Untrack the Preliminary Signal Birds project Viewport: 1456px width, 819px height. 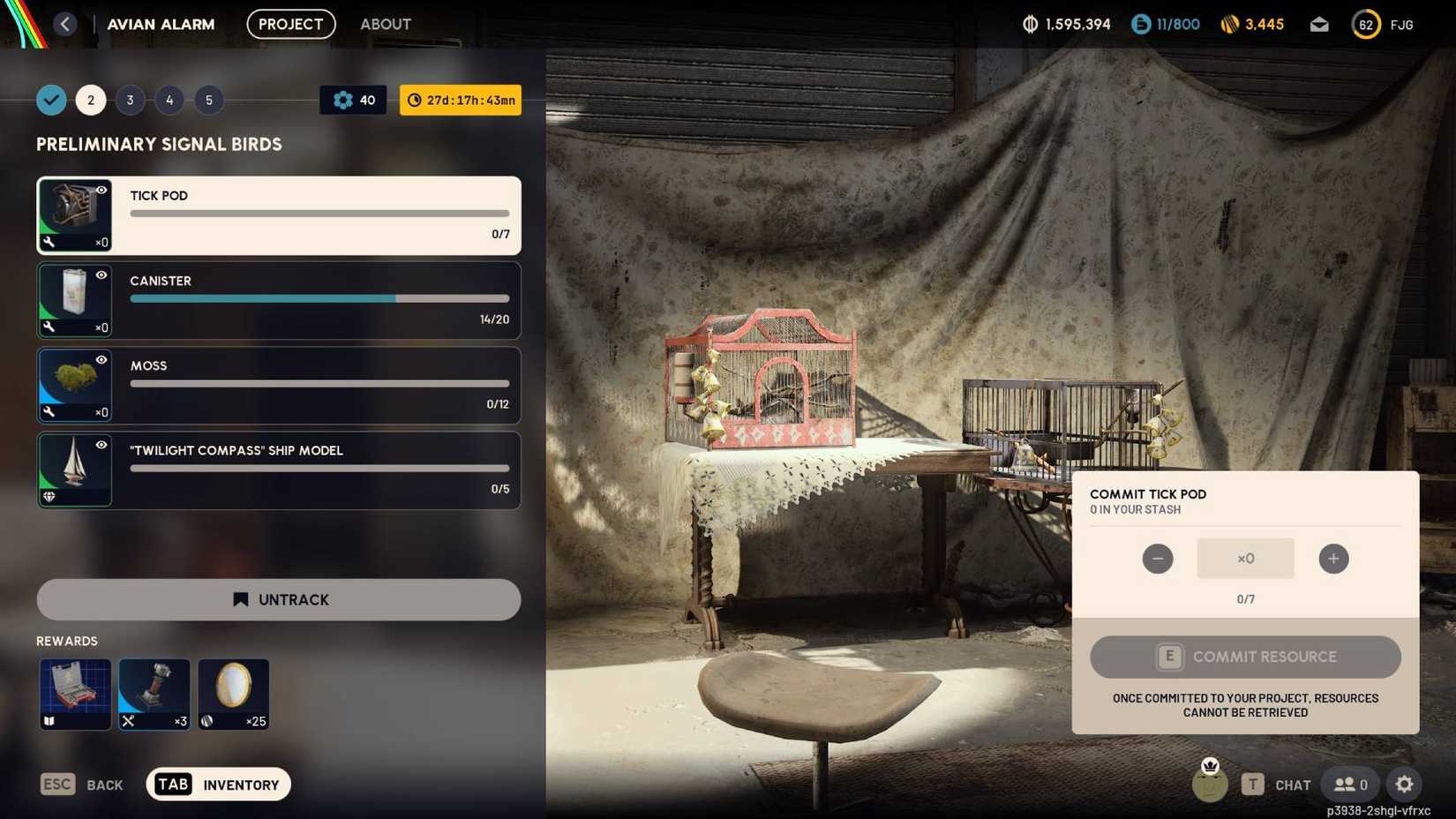point(278,599)
